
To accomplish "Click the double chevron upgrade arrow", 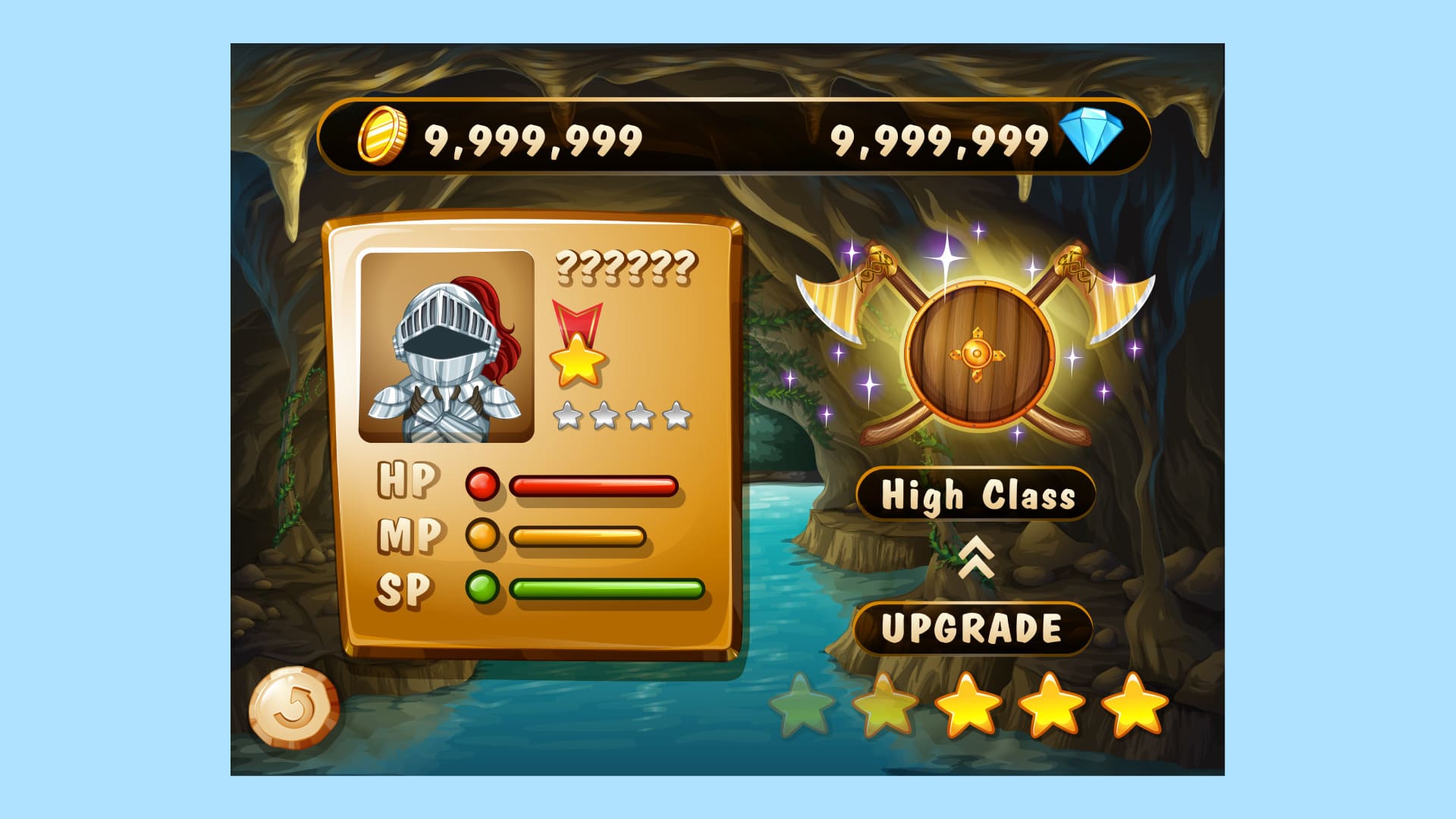I will point(976,560).
